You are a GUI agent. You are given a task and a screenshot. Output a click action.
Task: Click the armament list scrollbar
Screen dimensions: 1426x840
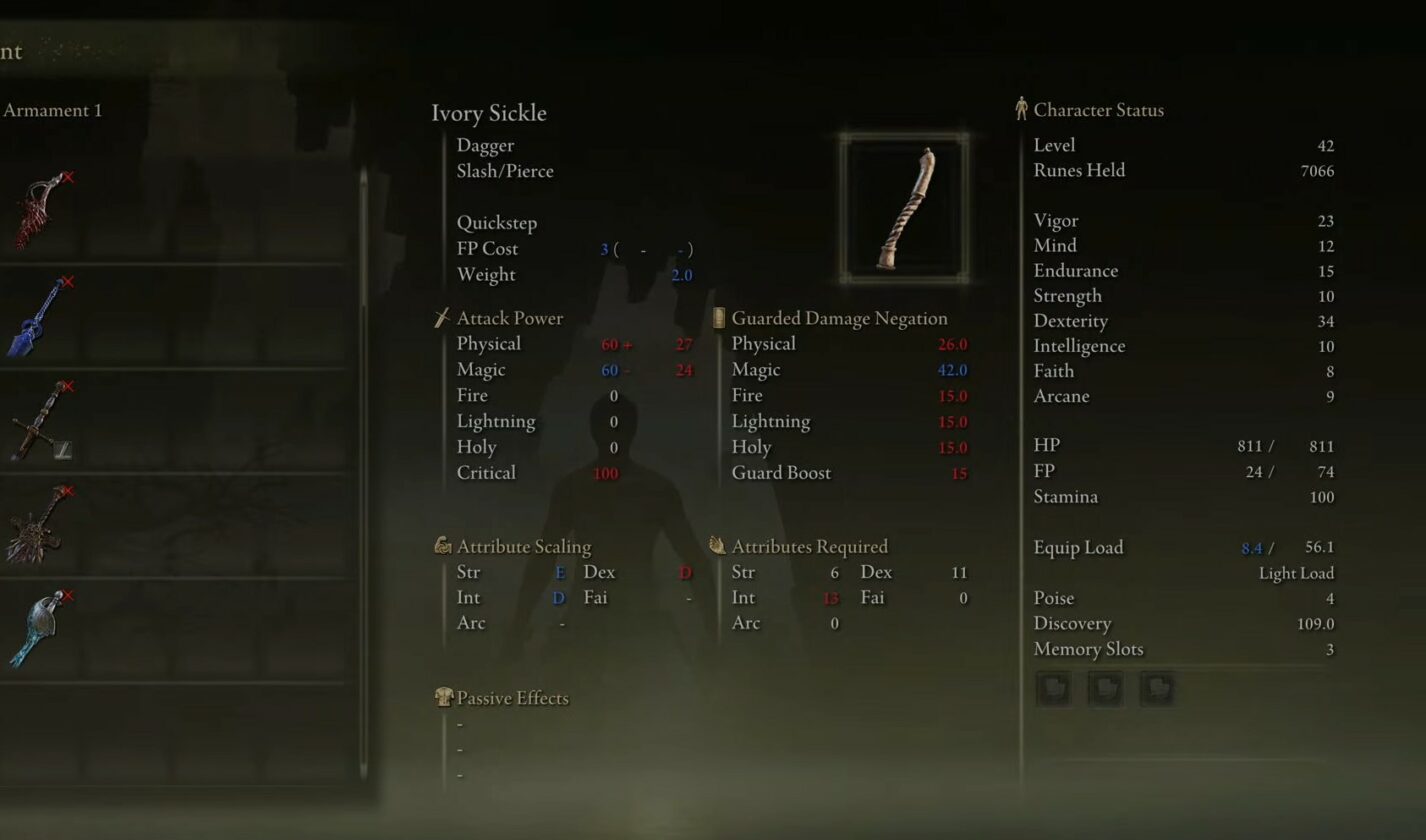pyautogui.click(x=363, y=240)
